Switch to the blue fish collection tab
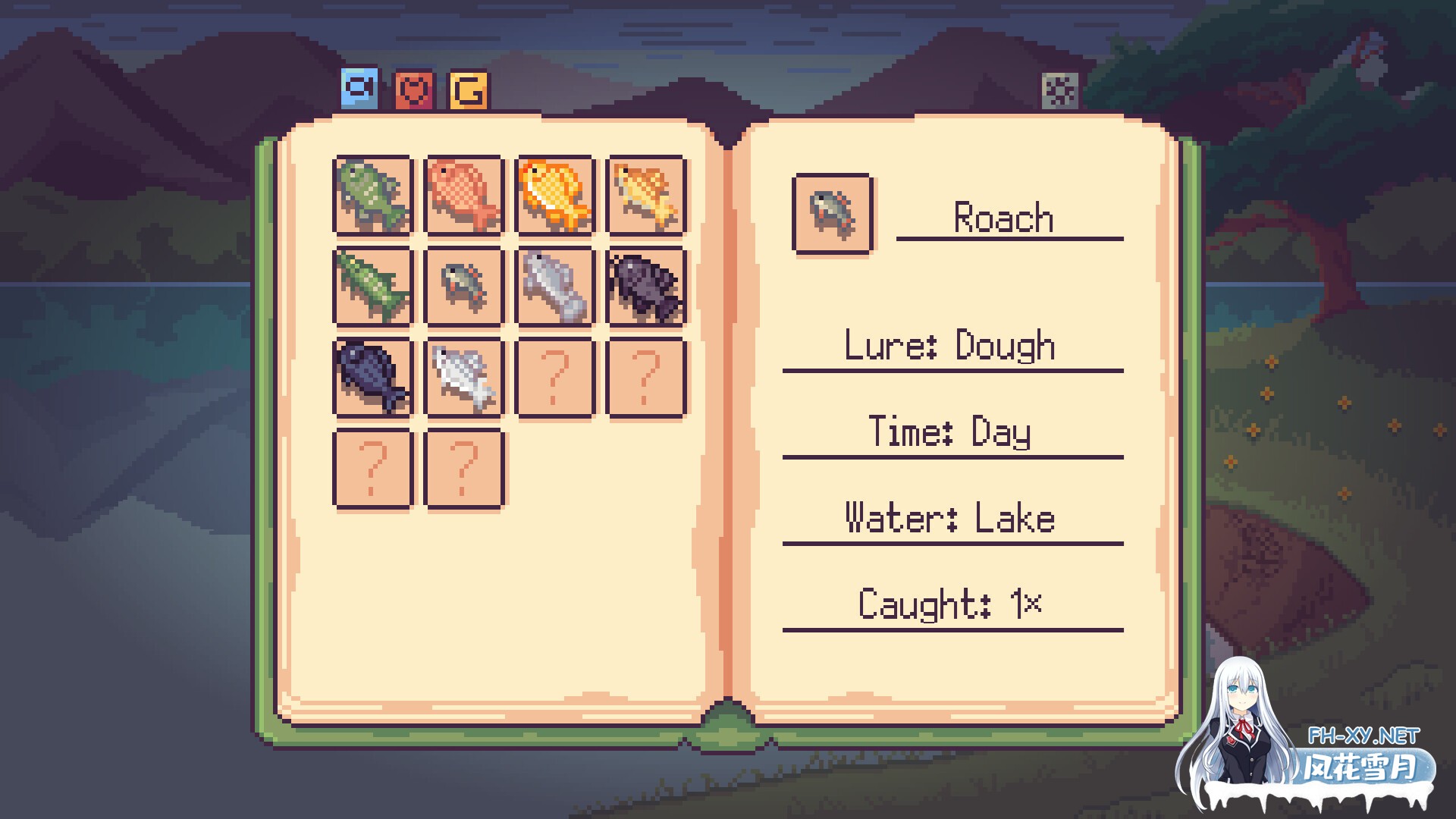This screenshot has height=819, width=1456. point(359,88)
